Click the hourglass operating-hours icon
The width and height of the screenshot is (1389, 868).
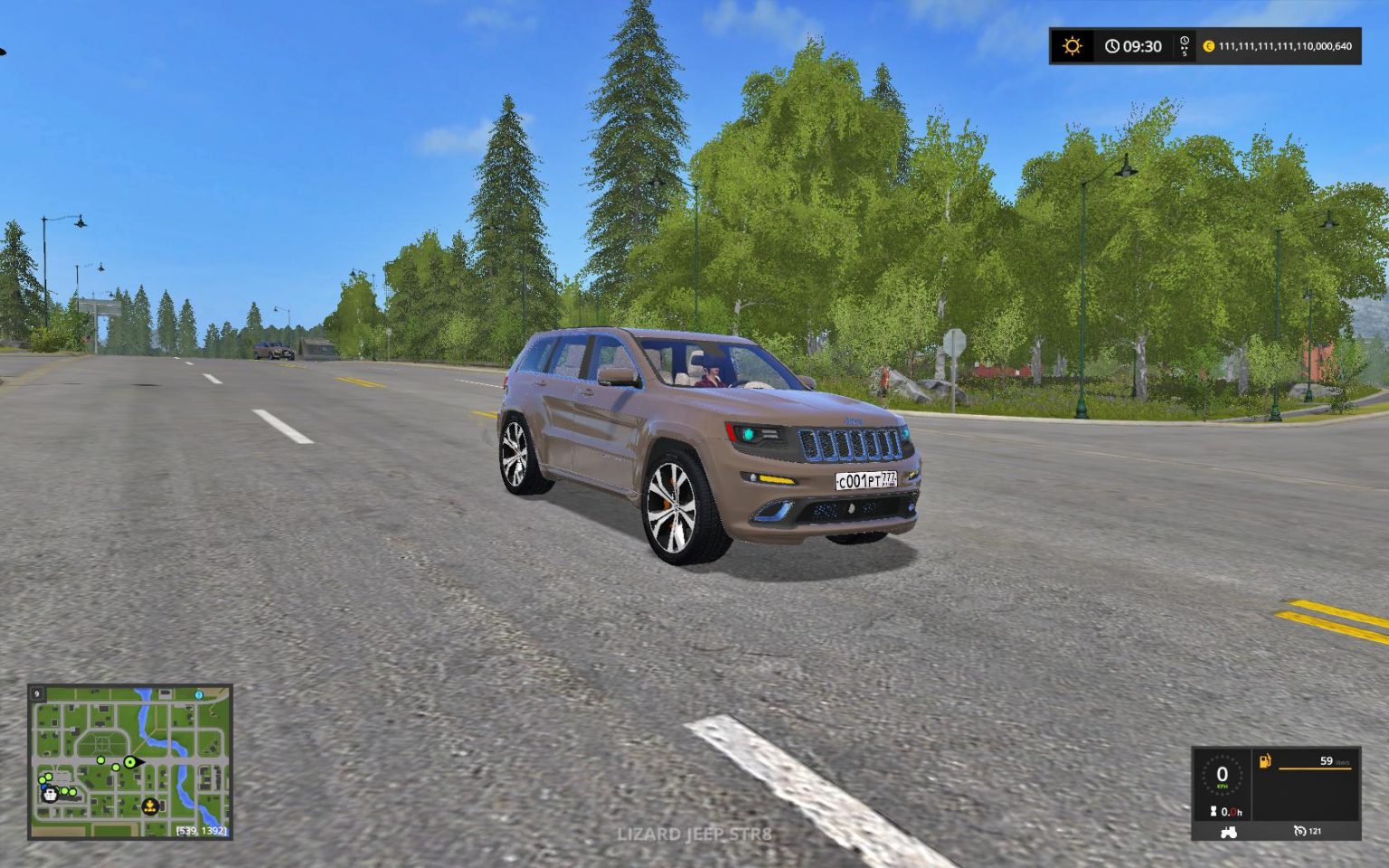(x=1213, y=811)
